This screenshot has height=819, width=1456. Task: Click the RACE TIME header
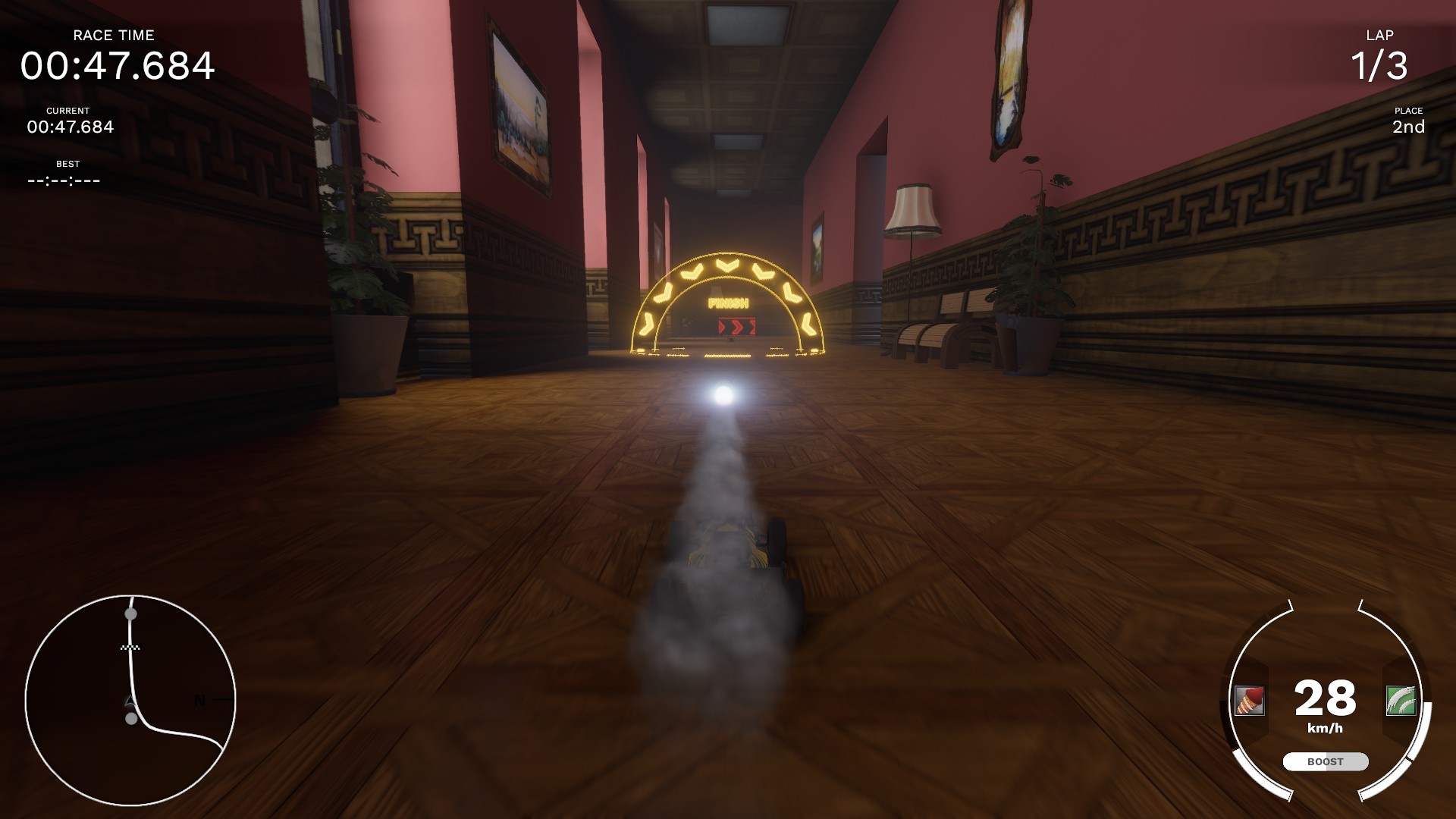point(112,35)
